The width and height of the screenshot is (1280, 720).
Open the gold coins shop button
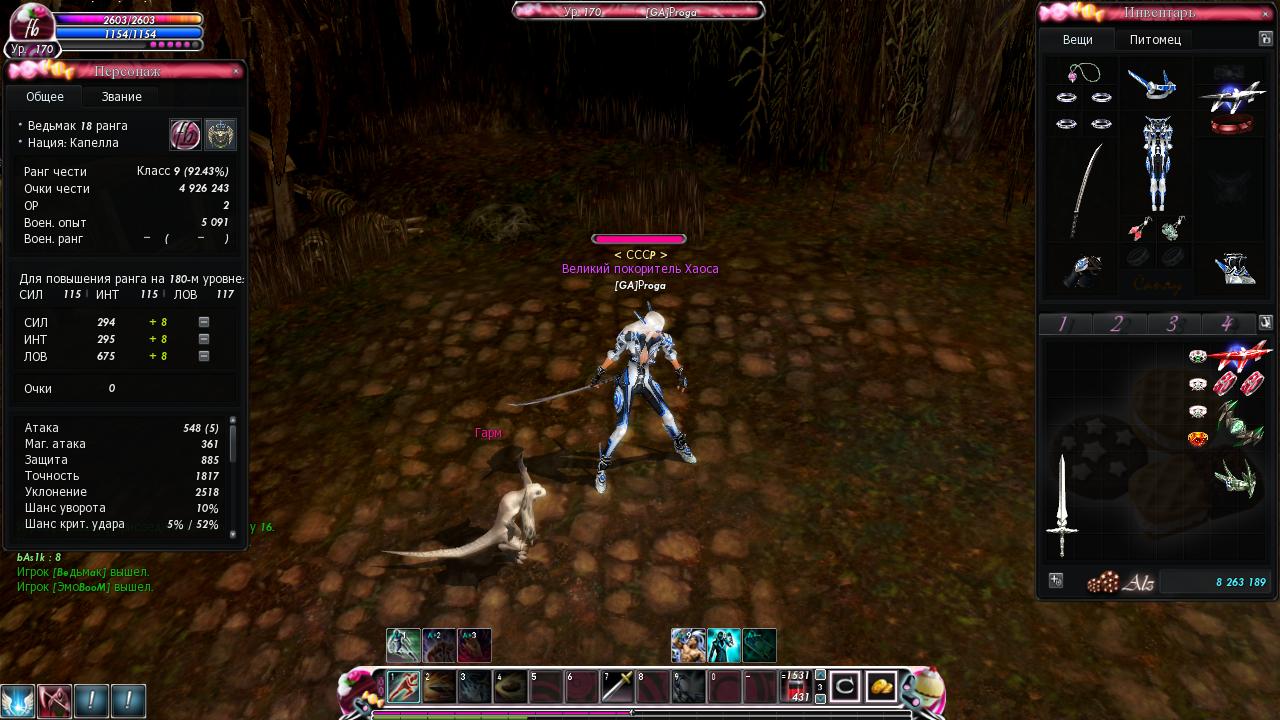tap(881, 687)
